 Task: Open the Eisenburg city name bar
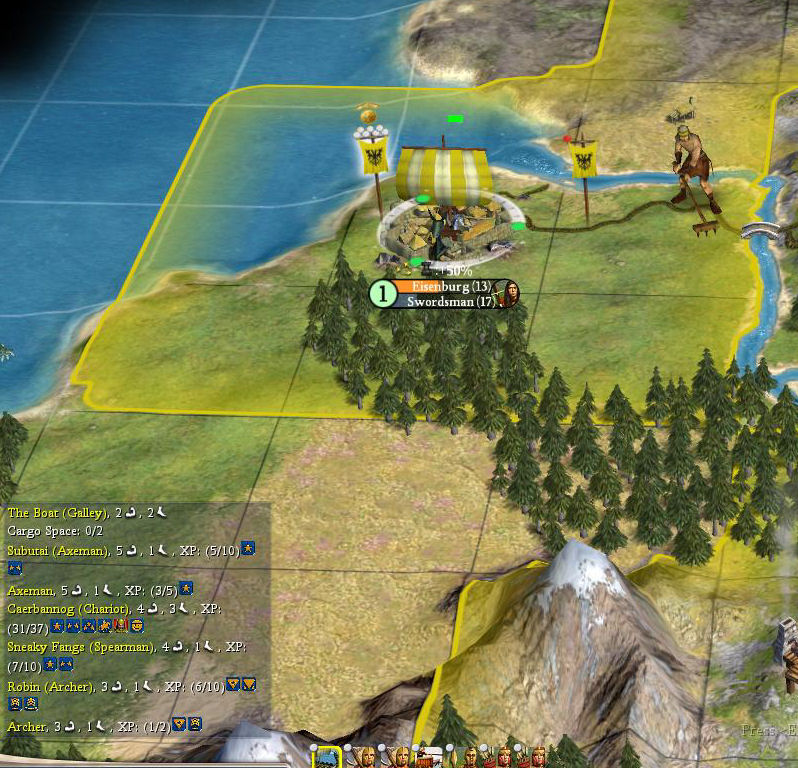click(x=440, y=286)
